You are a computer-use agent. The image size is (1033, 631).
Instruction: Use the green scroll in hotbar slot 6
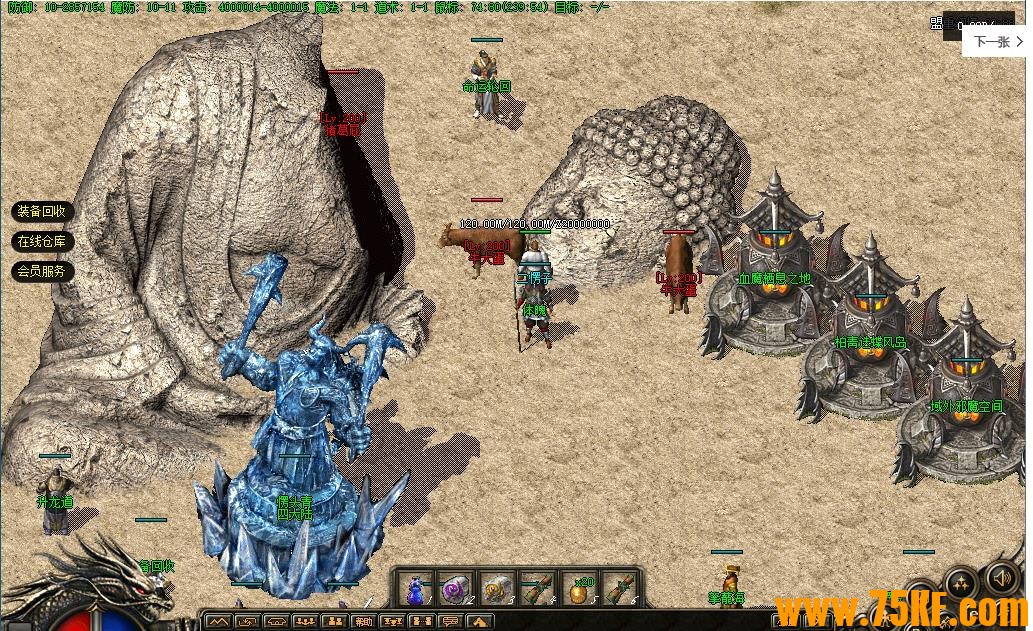tap(619, 589)
